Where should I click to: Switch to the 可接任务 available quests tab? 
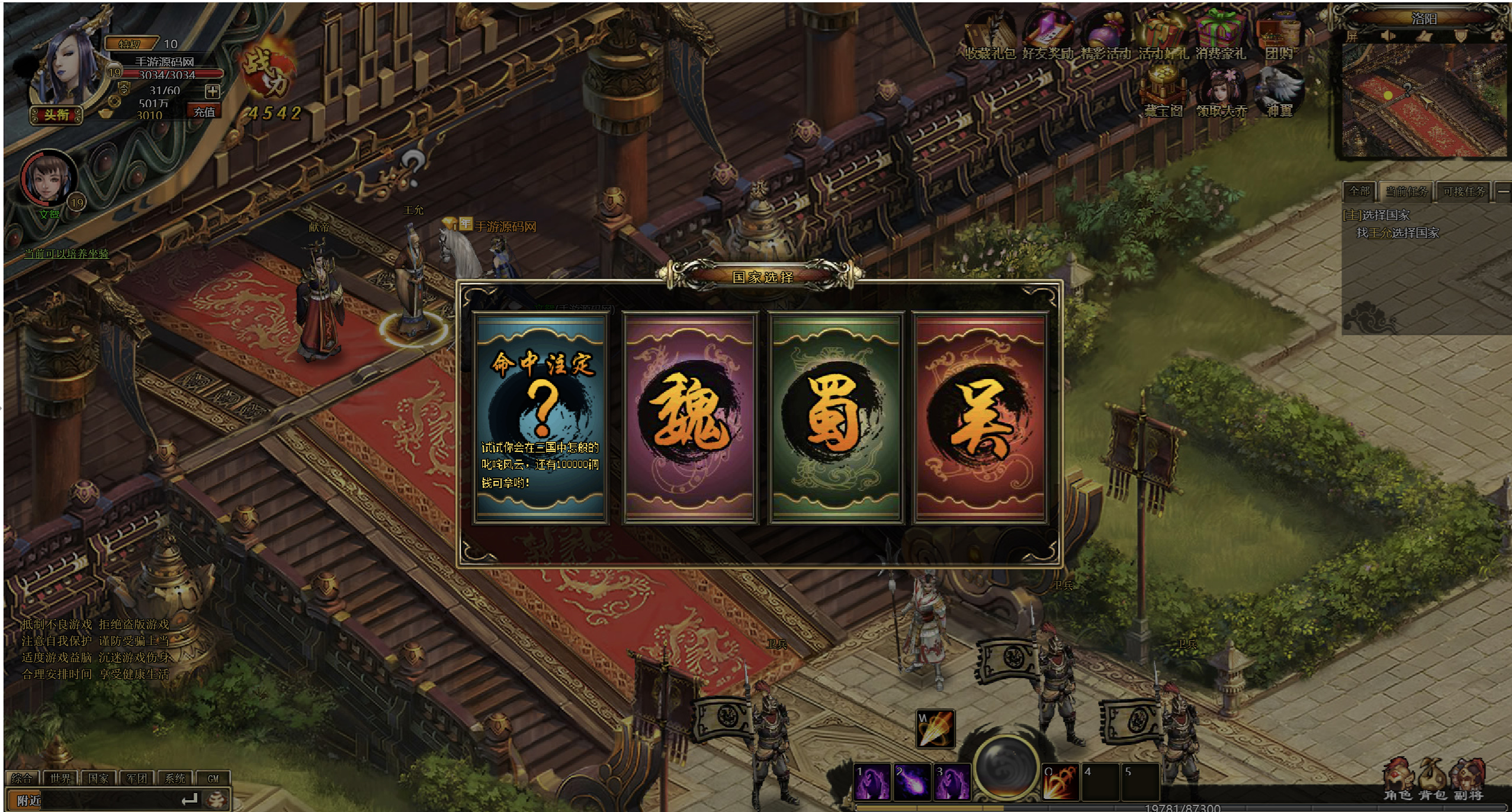[x=1463, y=191]
